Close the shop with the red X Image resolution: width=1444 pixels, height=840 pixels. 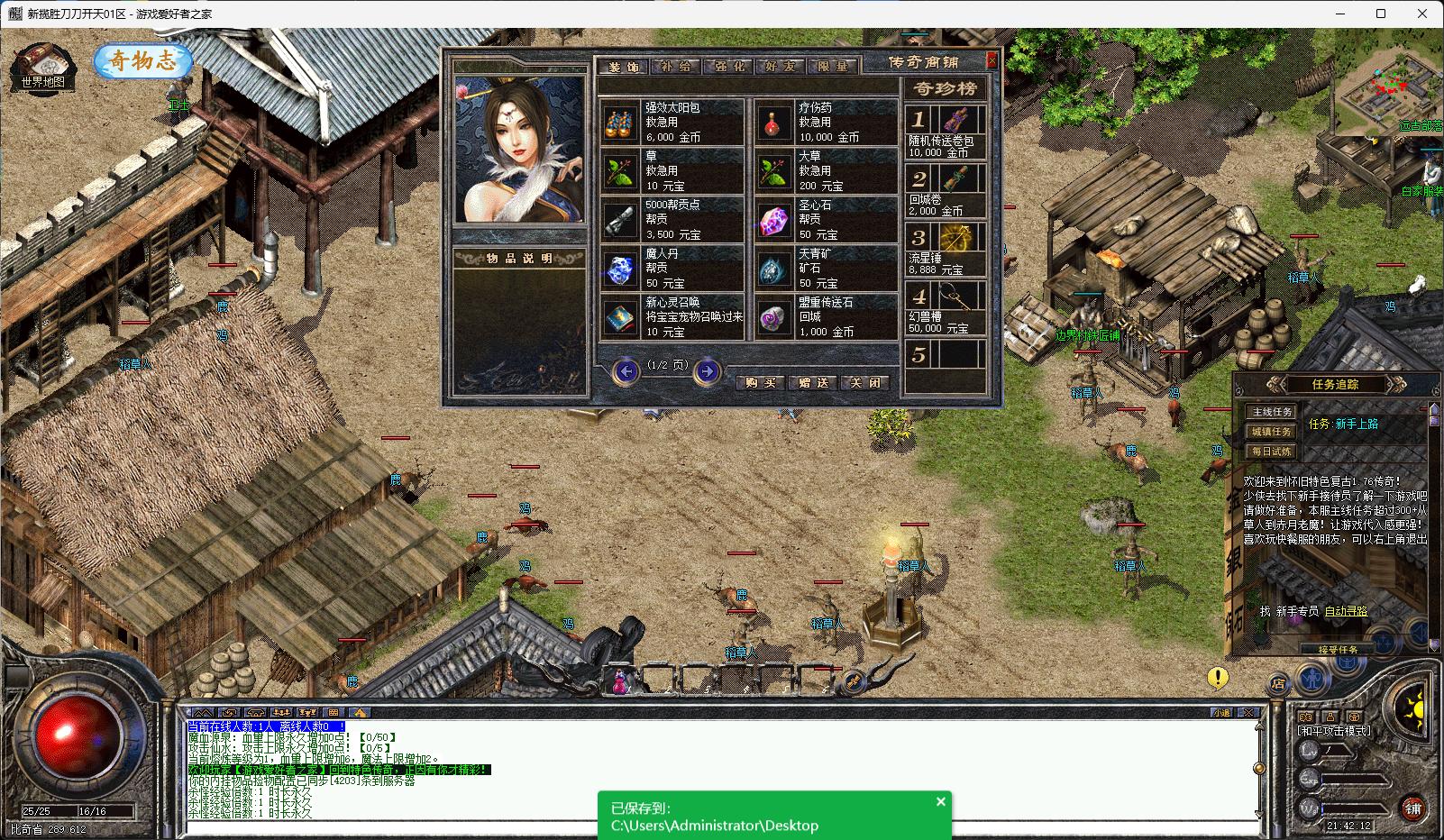[x=992, y=60]
